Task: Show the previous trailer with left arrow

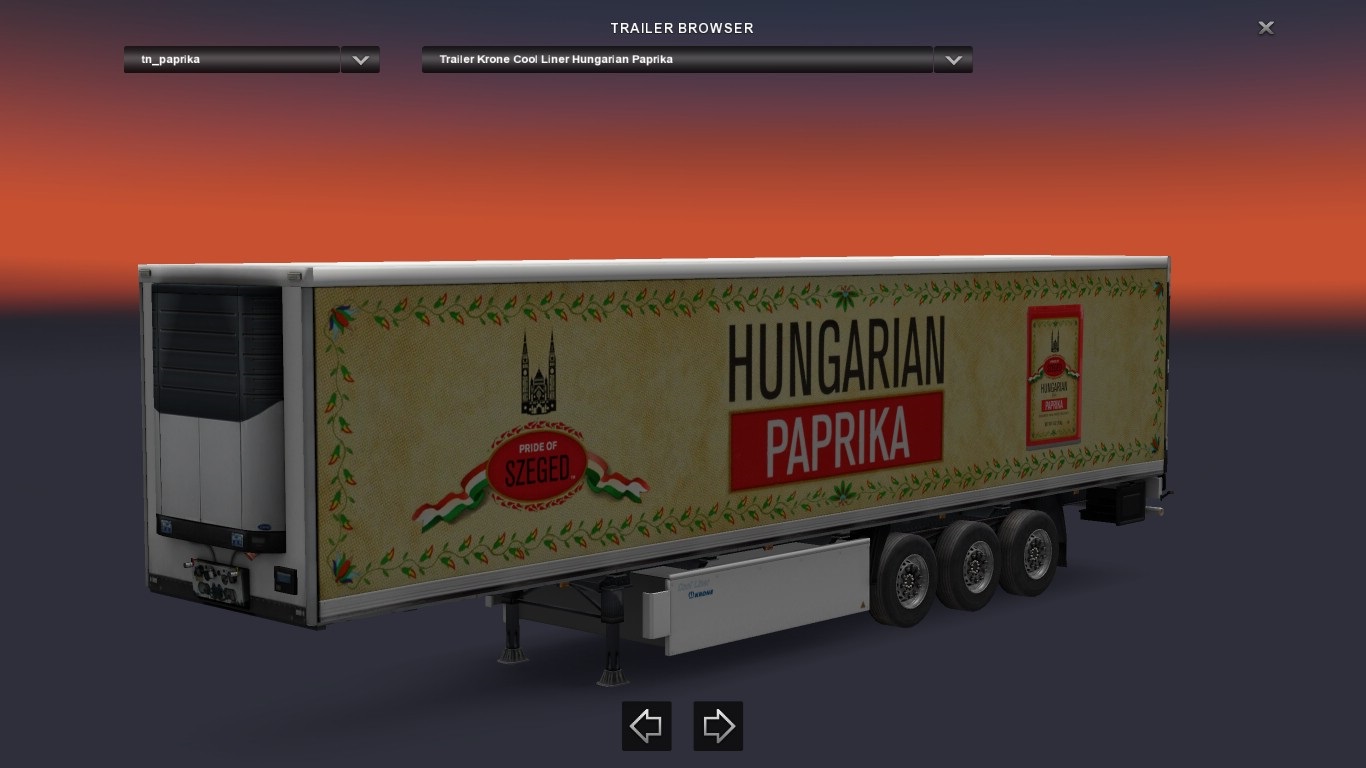Action: tap(647, 726)
